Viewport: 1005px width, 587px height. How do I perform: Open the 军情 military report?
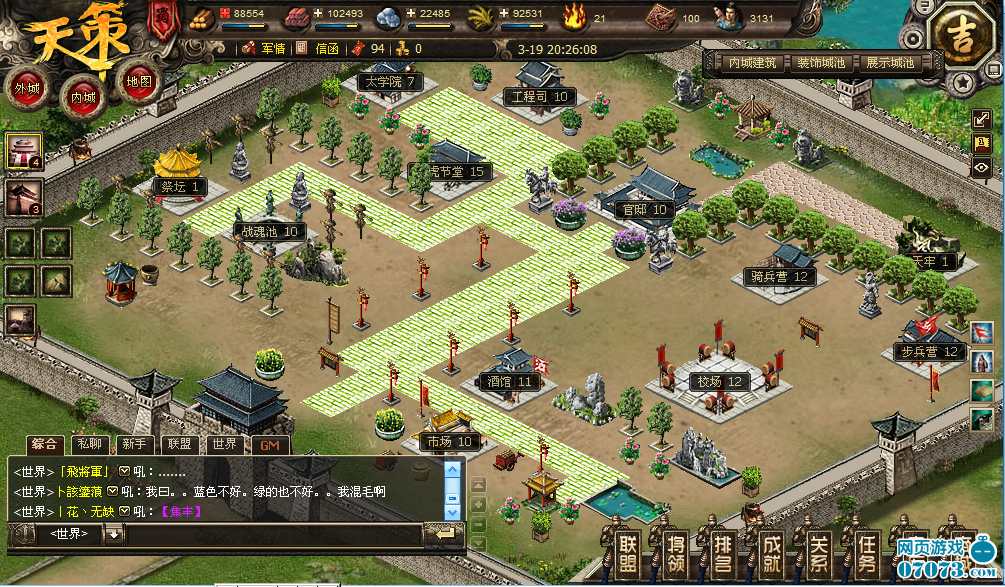pyautogui.click(x=264, y=48)
